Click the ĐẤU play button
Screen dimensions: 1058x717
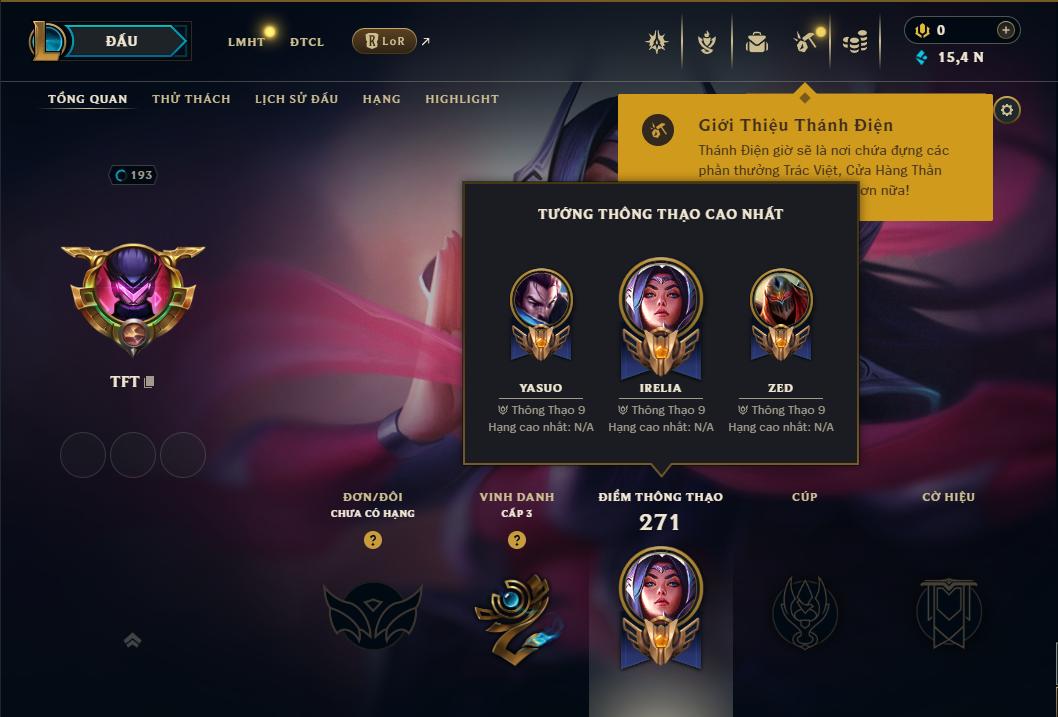click(122, 41)
